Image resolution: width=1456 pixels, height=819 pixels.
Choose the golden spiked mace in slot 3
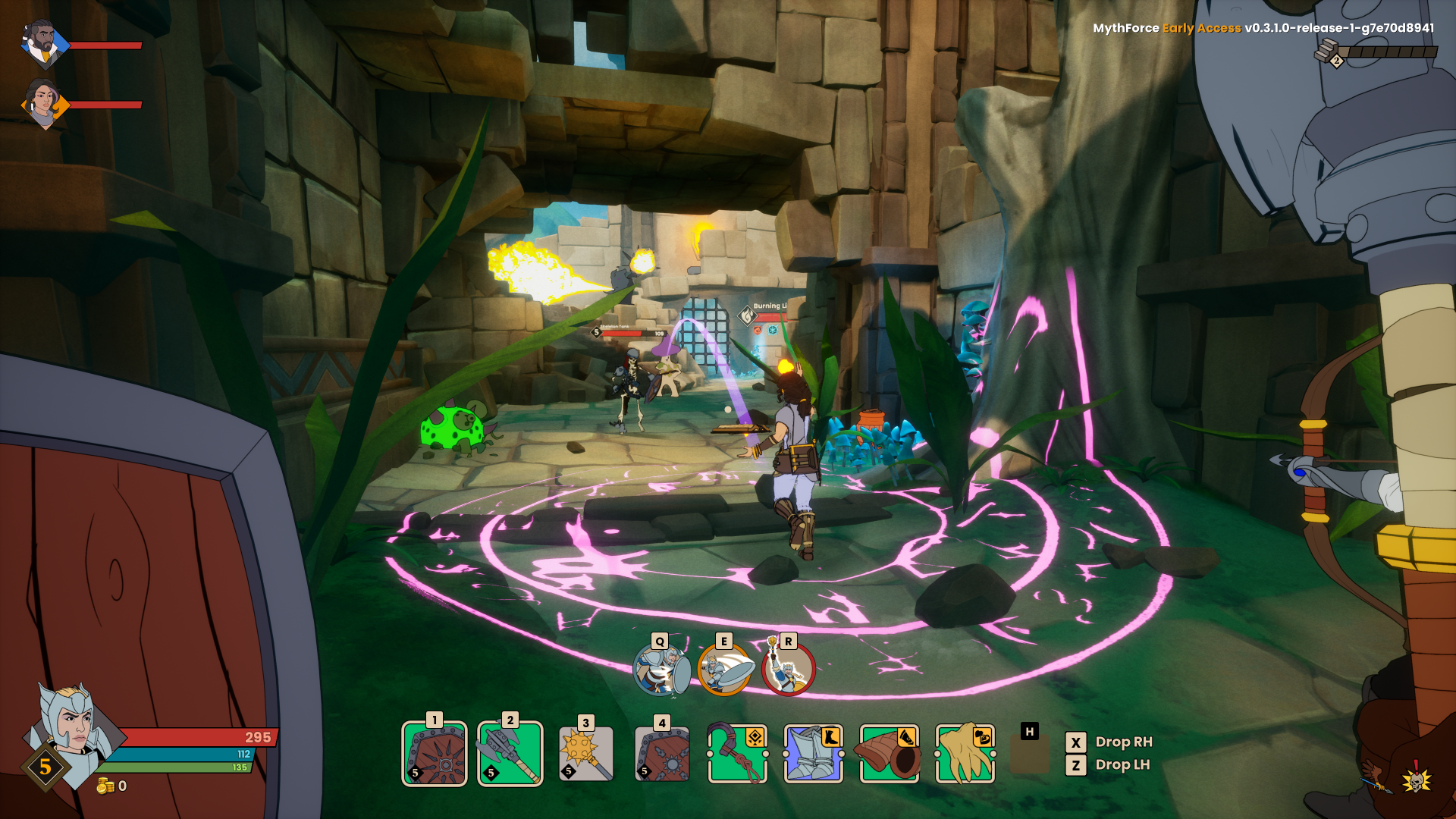pos(585,754)
